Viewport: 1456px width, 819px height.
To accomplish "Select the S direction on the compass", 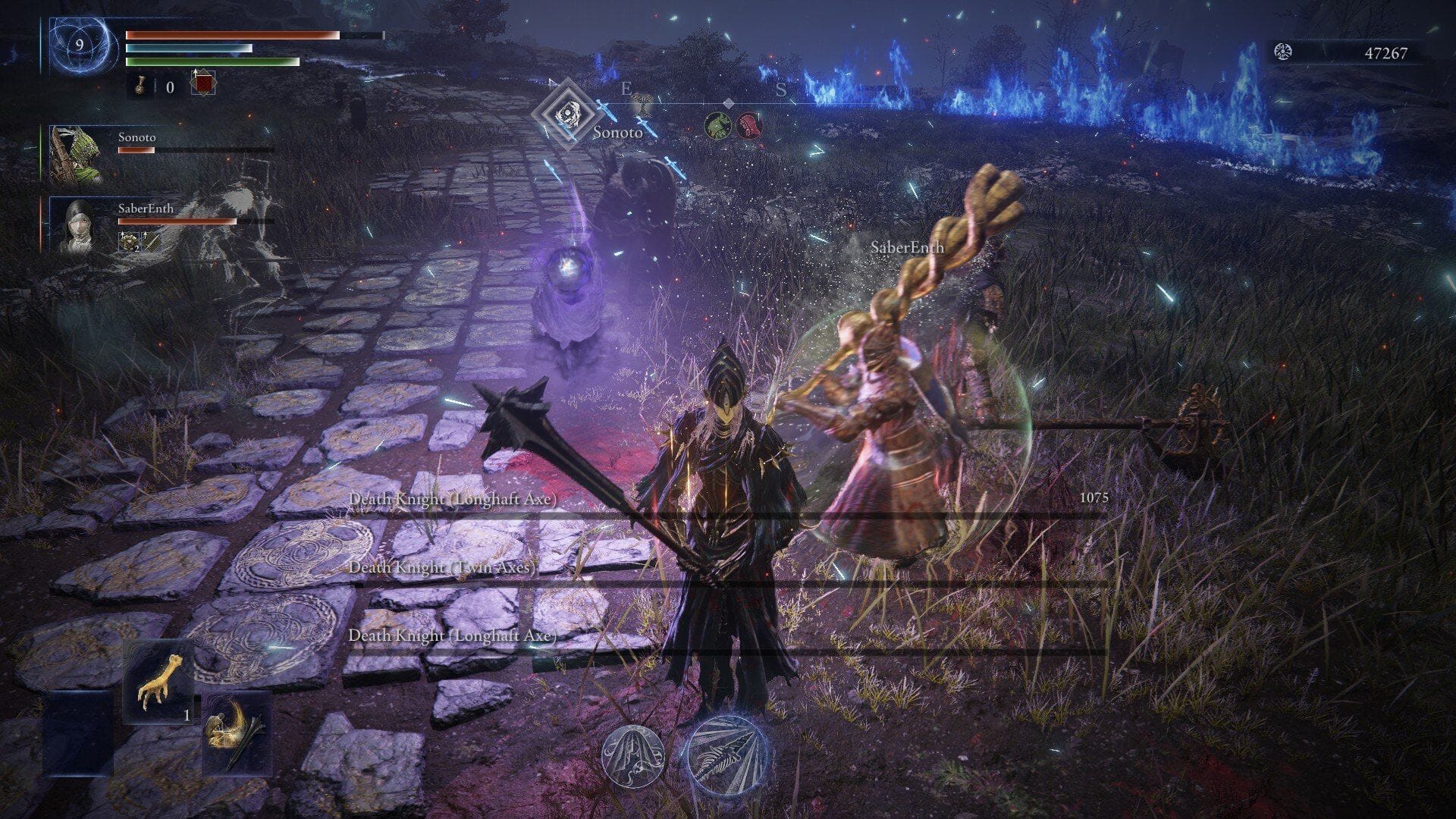I will point(780,89).
